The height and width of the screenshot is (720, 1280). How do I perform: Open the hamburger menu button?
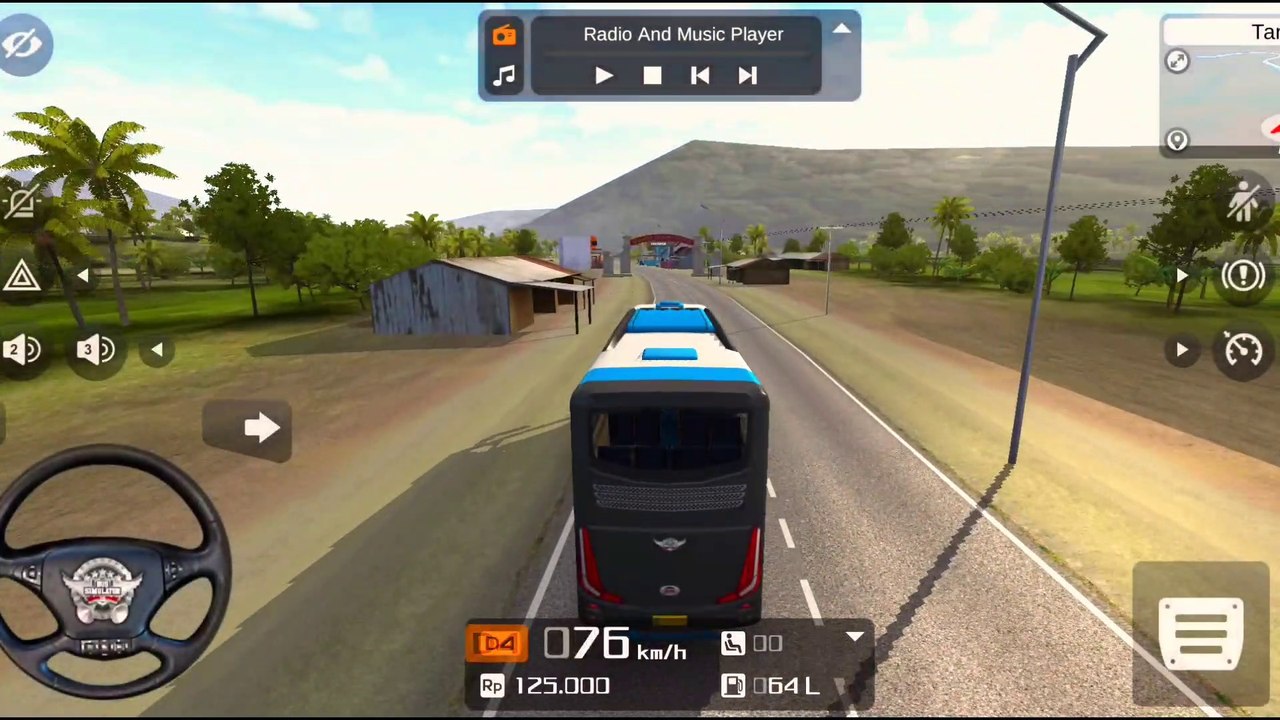1201,633
